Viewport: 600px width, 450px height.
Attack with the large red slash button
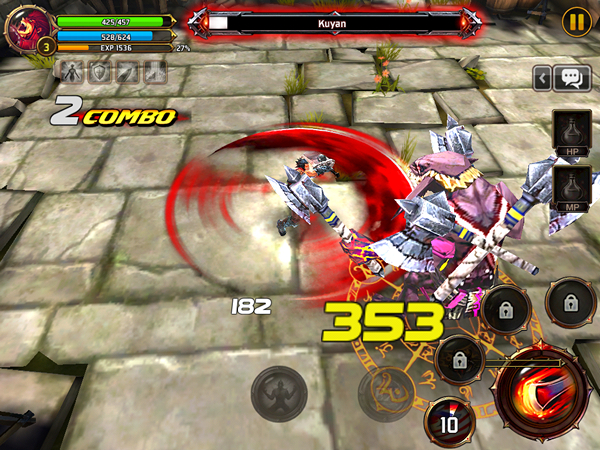coord(544,394)
